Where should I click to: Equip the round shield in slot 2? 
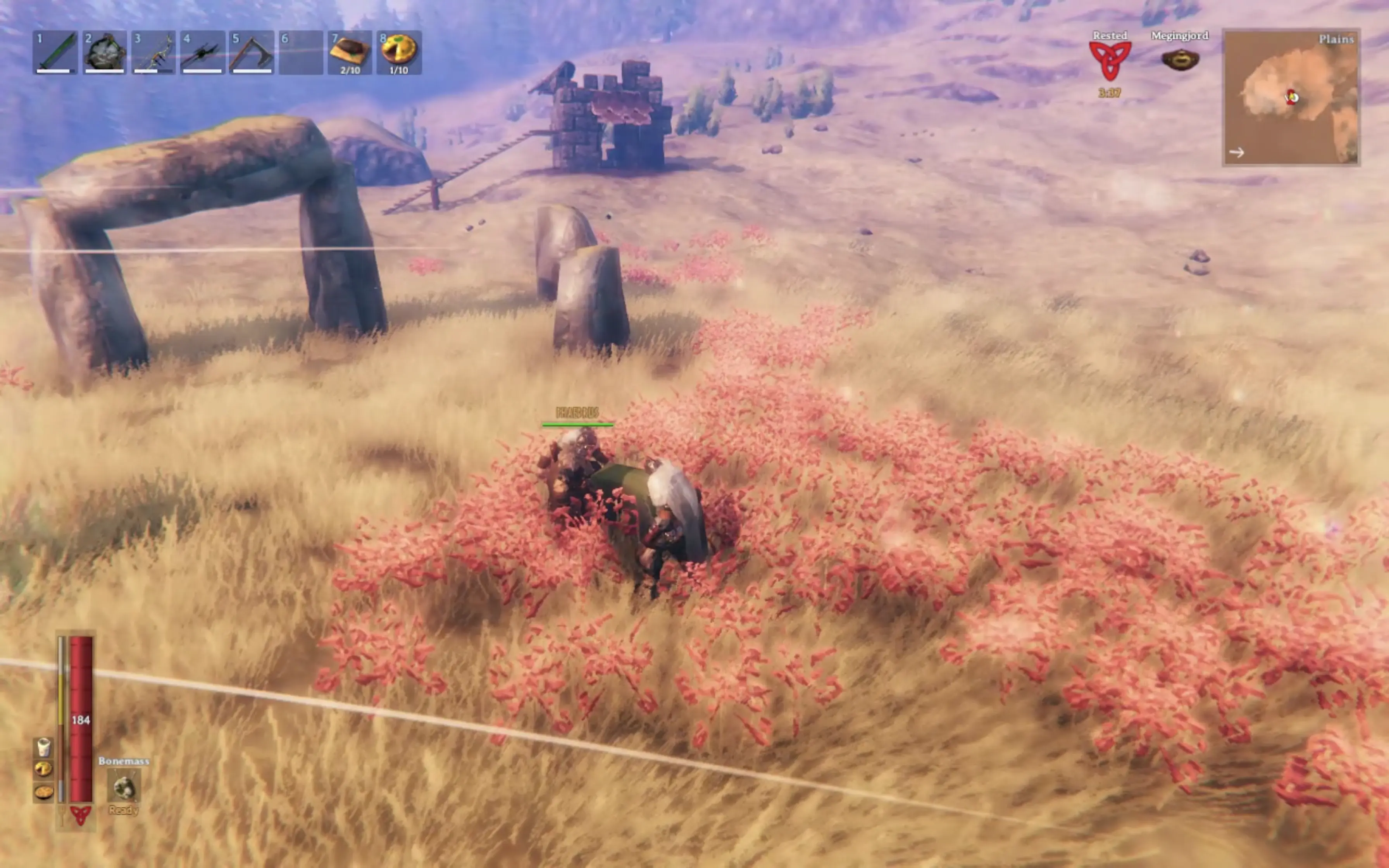pyautogui.click(x=104, y=52)
